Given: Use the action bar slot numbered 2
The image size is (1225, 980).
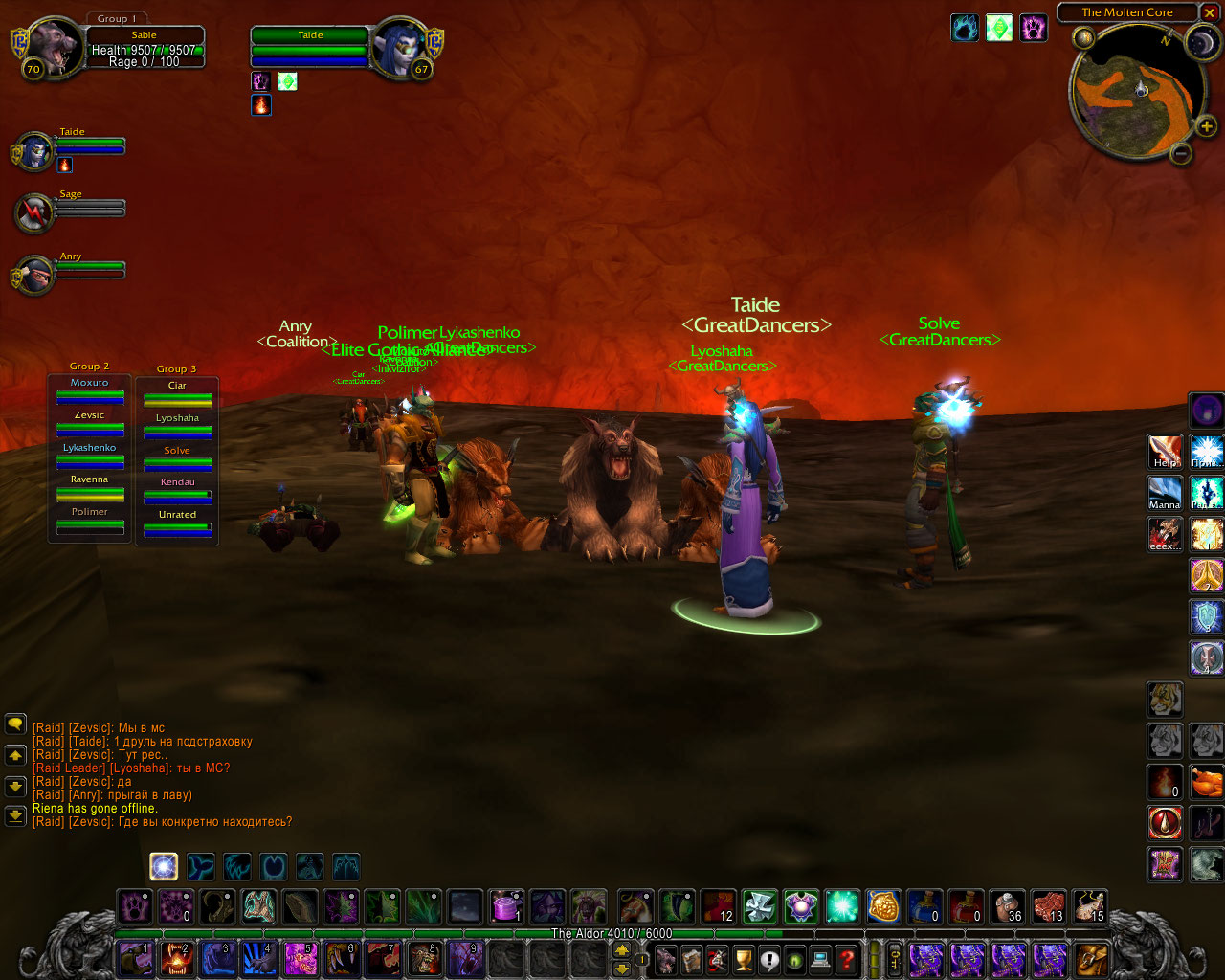Looking at the screenshot, I should [177, 958].
